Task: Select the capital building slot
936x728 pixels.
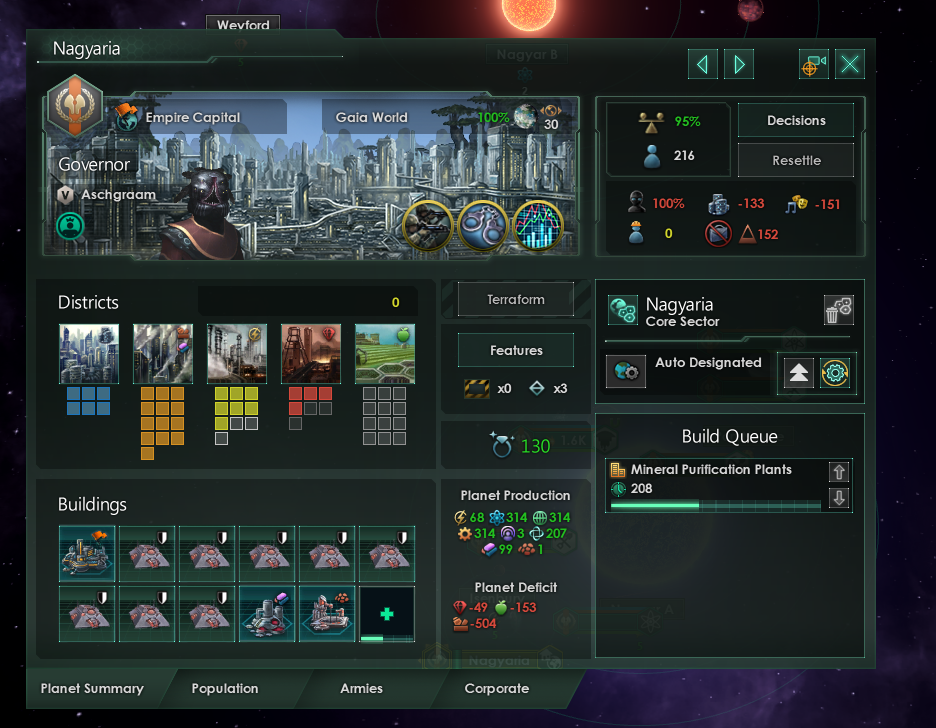Action: (x=88, y=554)
